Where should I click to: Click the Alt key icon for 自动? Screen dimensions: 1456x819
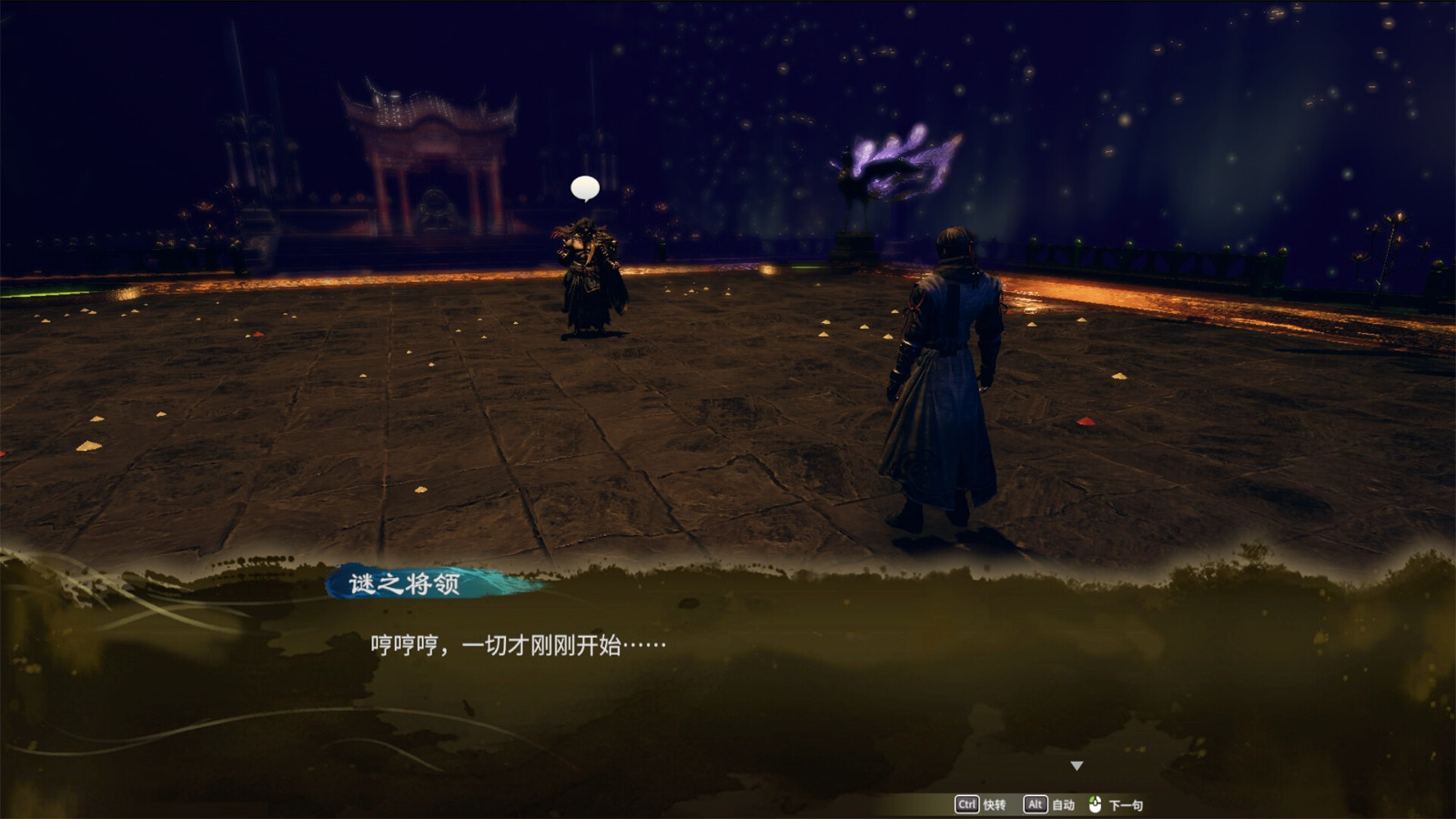pos(1036,804)
